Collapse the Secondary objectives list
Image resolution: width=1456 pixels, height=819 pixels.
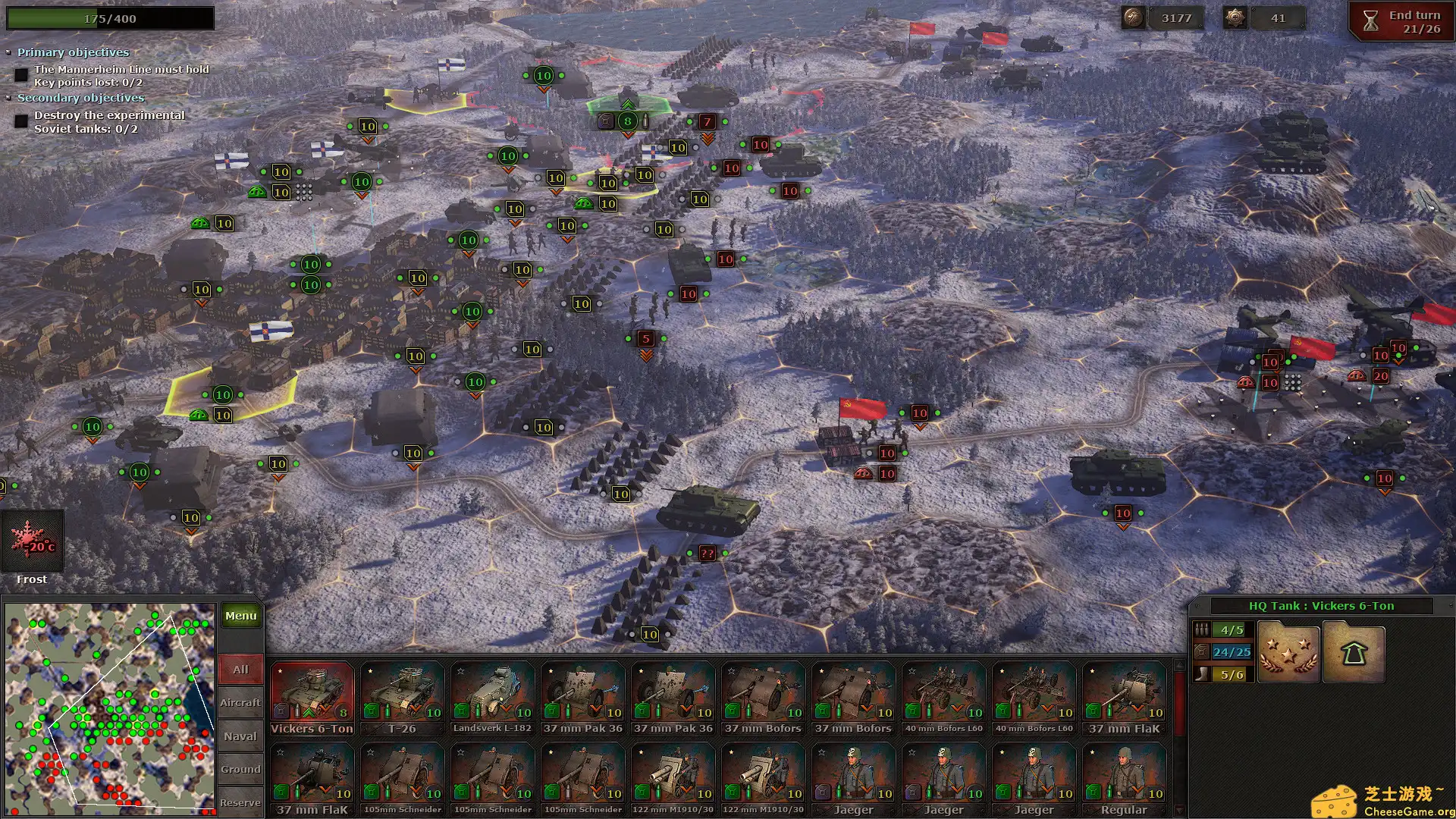pos(8,98)
